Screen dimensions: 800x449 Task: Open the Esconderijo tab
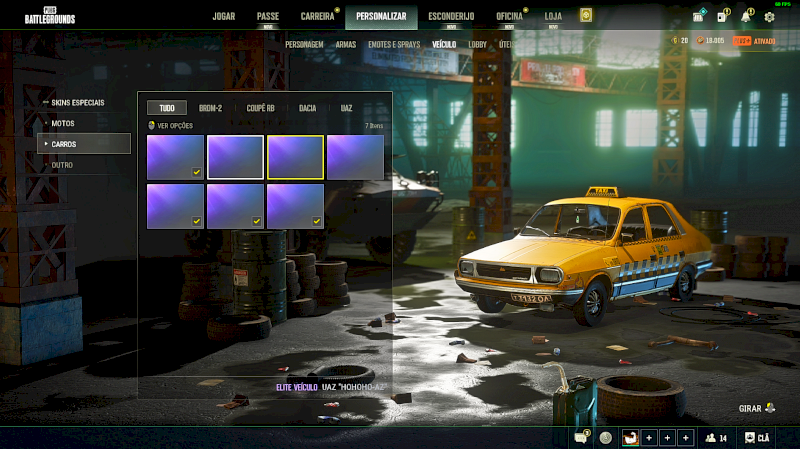[451, 16]
